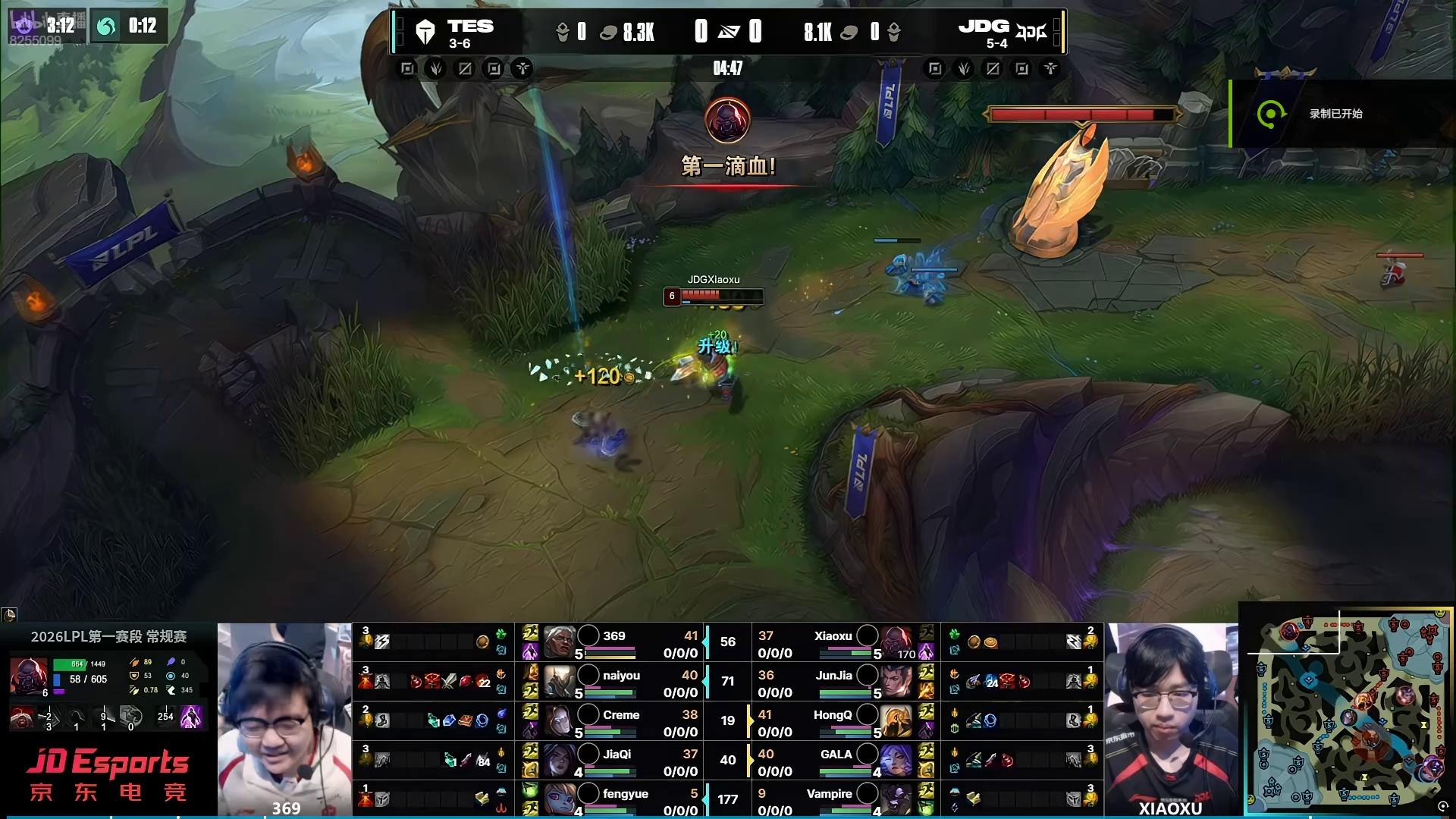Choose HongQ's champion portrait on the scoreboard
The height and width of the screenshot is (819, 1456).
pos(896,722)
